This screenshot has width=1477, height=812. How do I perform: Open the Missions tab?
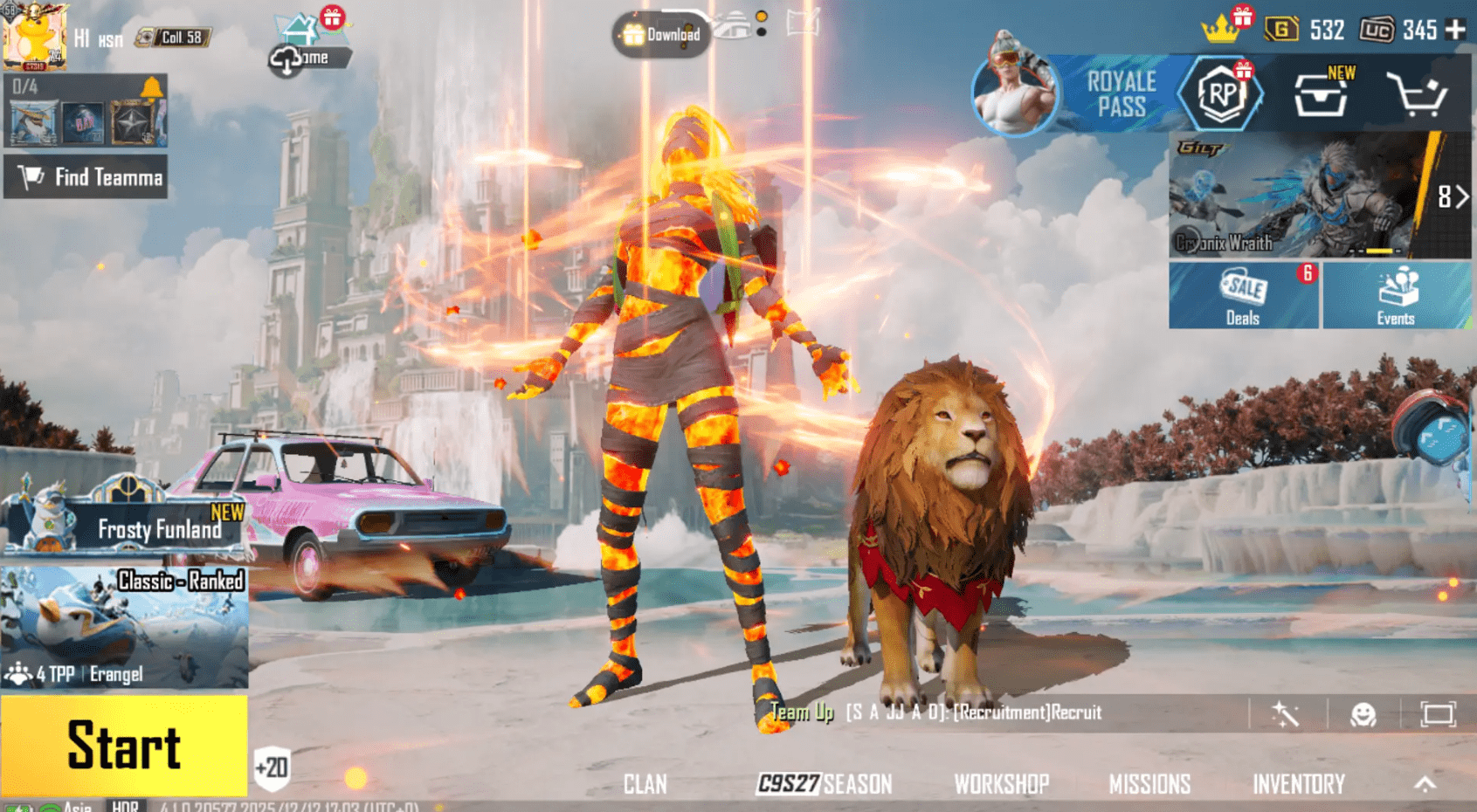[x=1151, y=783]
